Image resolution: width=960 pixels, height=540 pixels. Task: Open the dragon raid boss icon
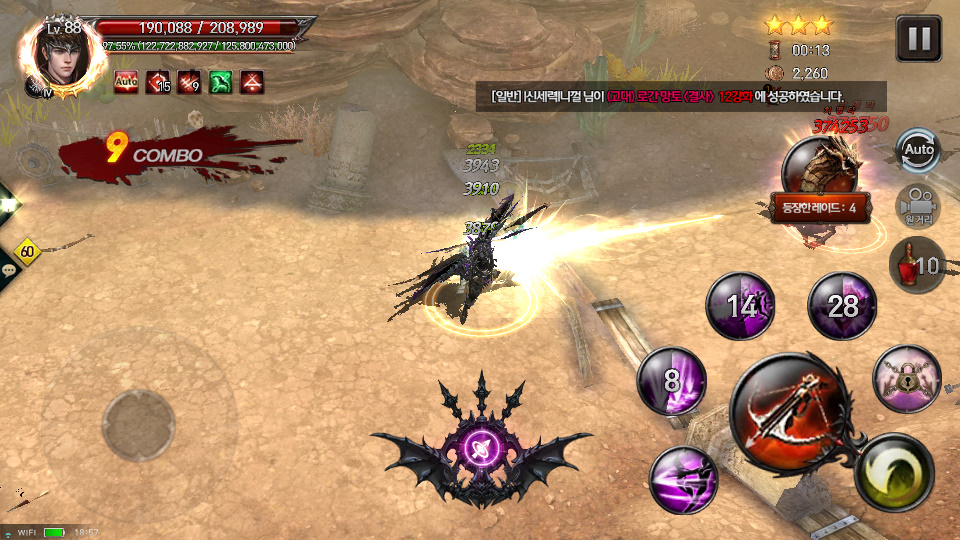[822, 165]
